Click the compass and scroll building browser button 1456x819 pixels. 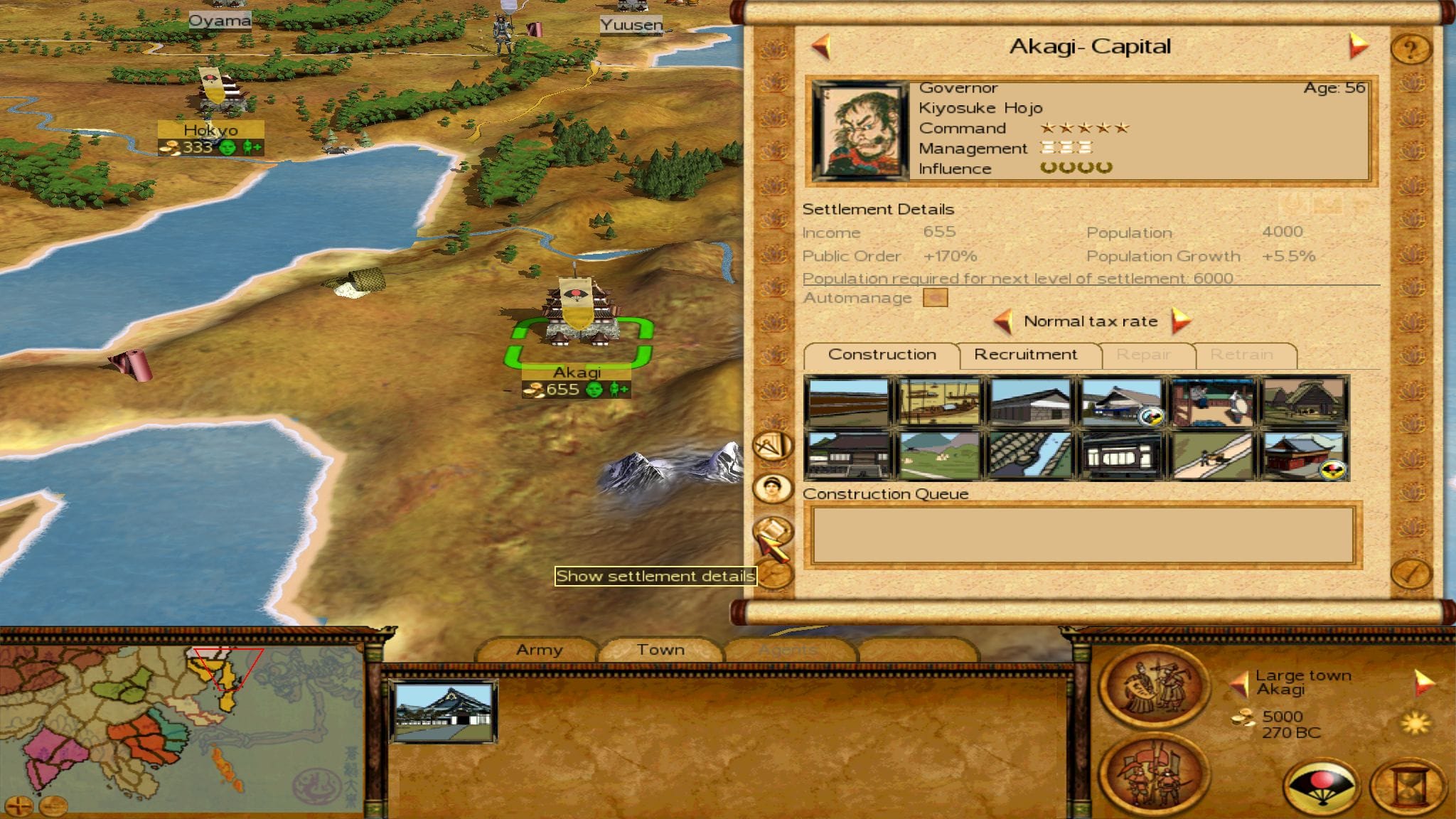point(772,447)
